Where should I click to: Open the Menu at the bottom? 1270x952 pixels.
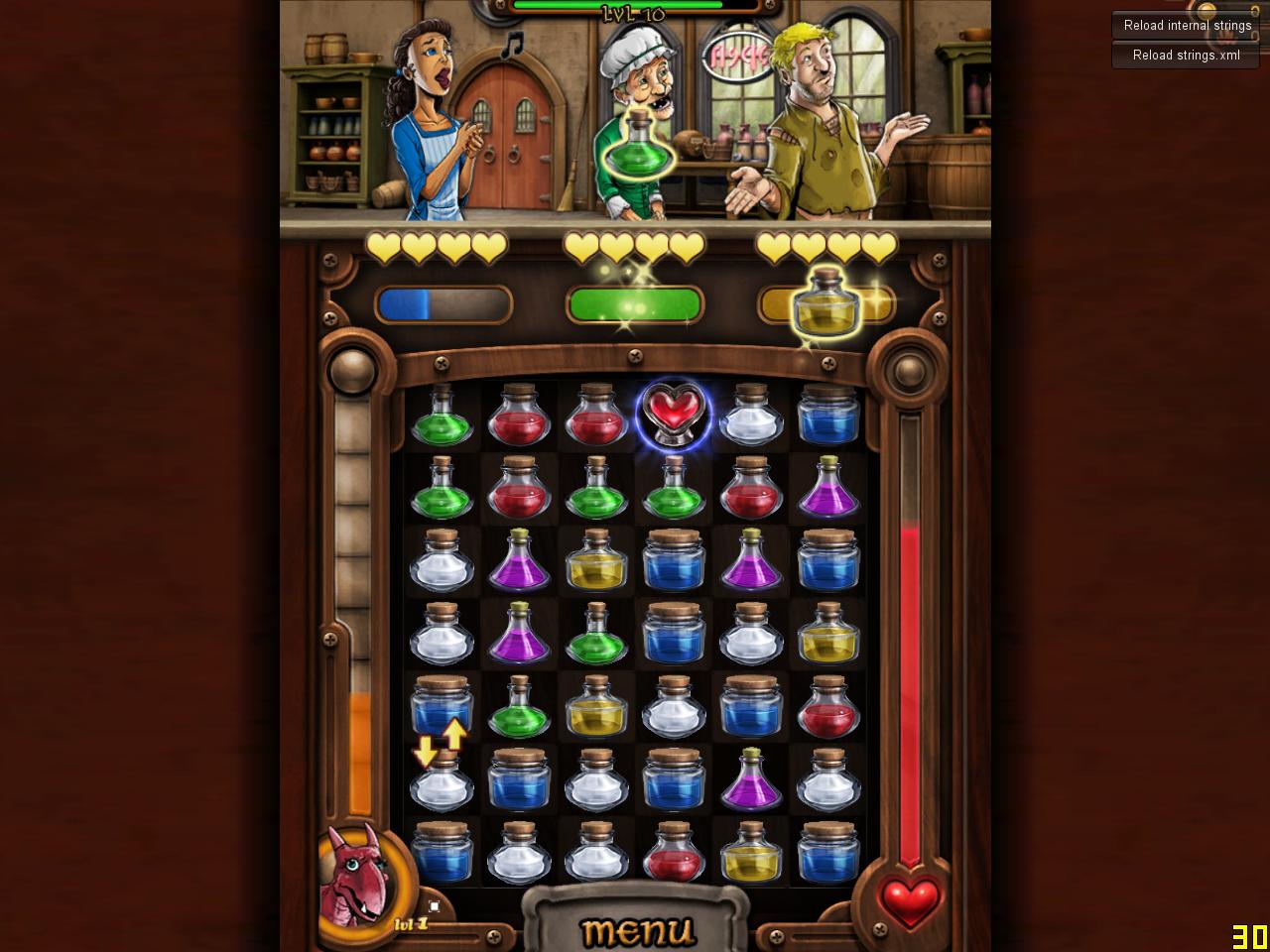tap(638, 928)
